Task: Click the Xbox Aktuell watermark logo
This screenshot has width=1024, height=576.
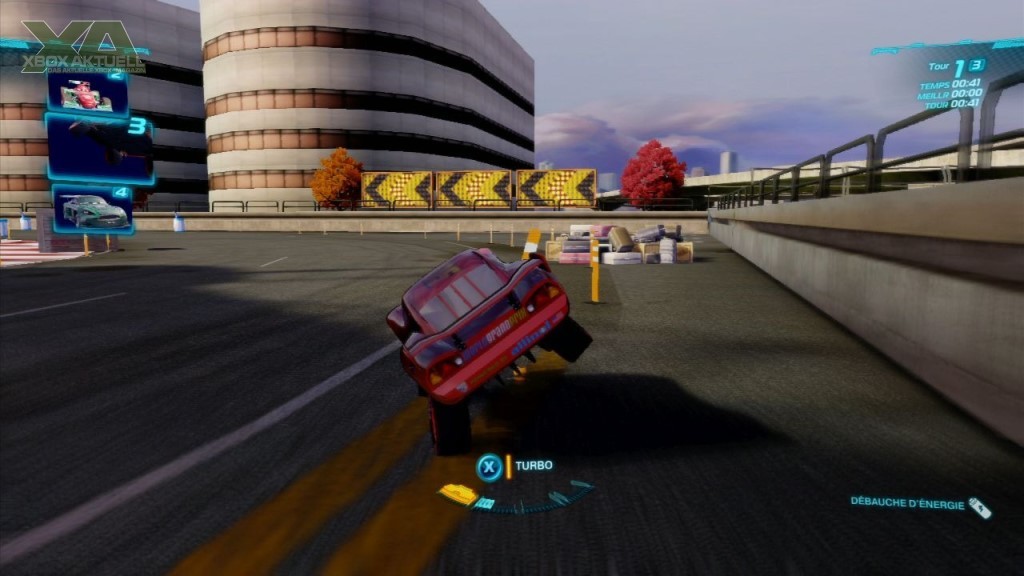Action: tap(82, 48)
